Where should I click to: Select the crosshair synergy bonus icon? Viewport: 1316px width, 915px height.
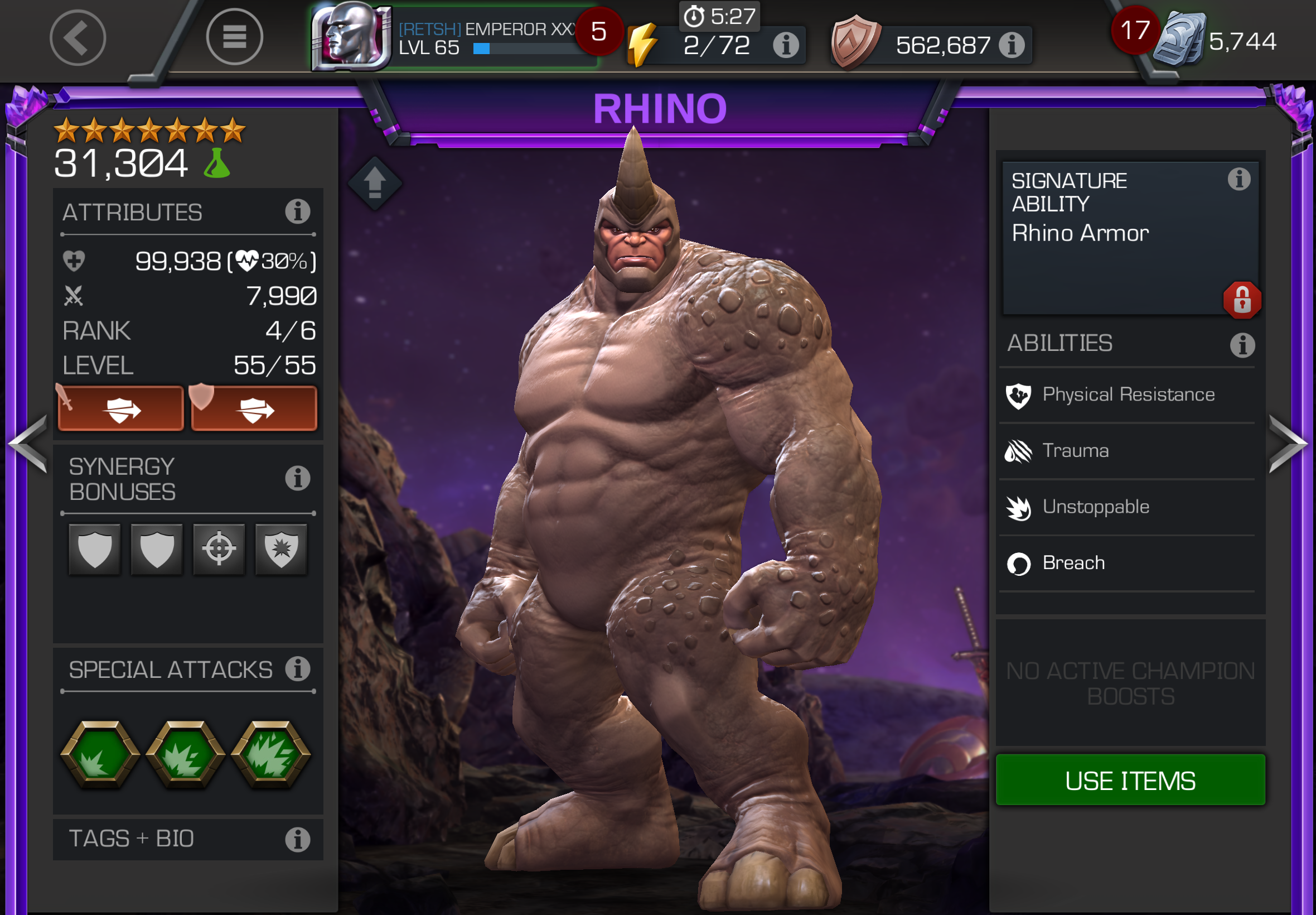219,549
